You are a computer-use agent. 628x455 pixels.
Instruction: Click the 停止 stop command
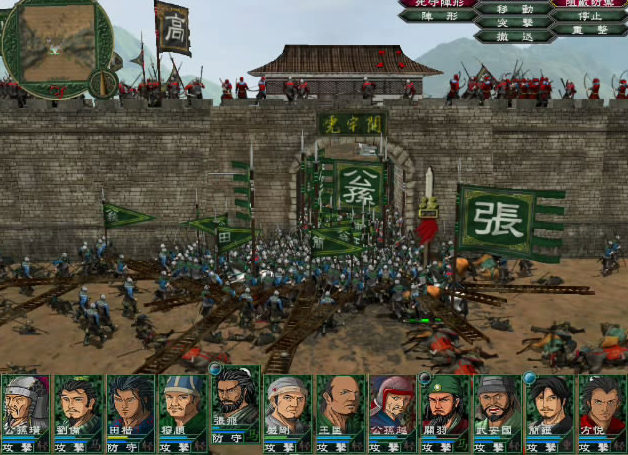tap(591, 16)
